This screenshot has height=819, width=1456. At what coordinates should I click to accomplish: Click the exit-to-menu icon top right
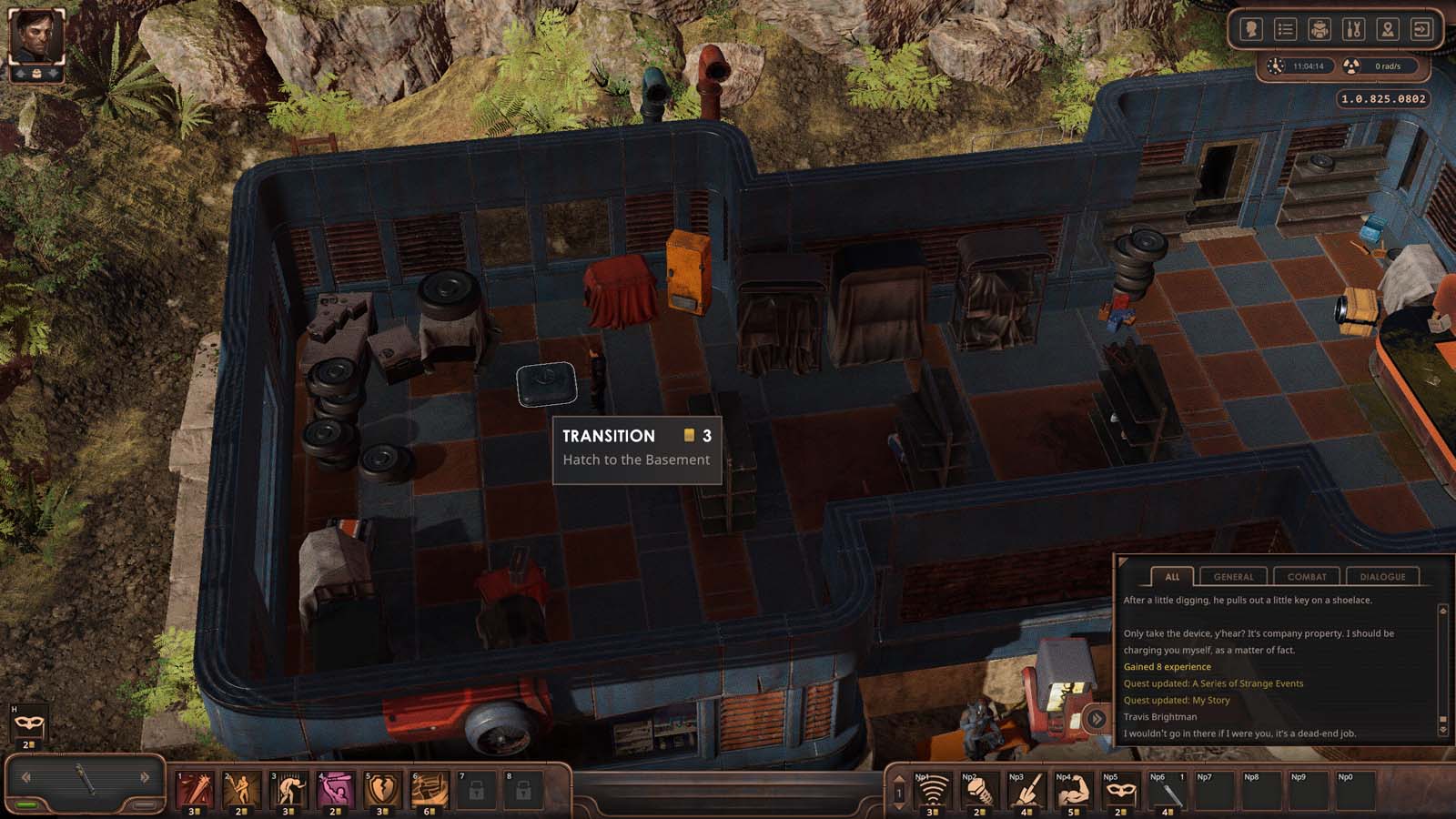(1421, 28)
